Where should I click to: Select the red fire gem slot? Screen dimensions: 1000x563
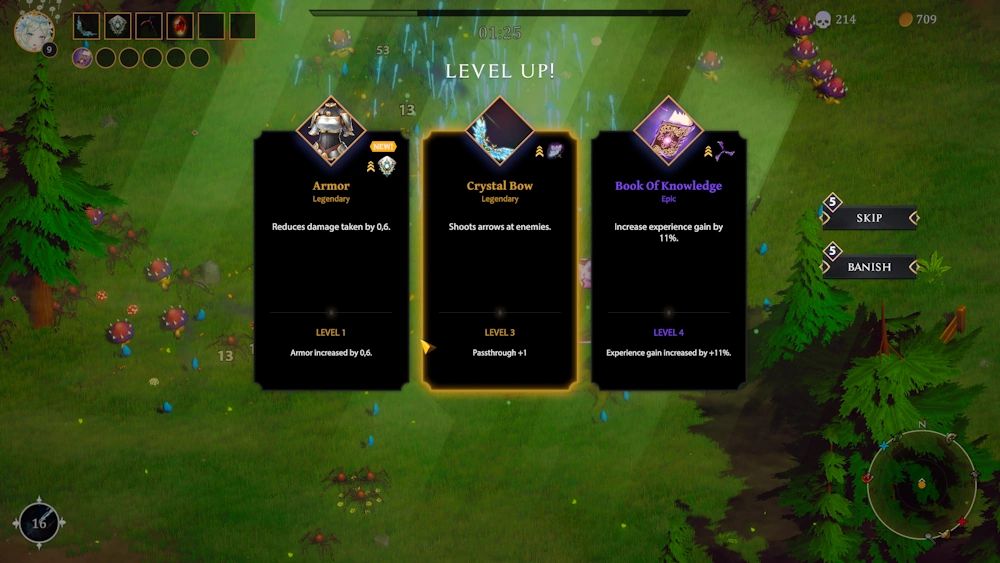[x=180, y=26]
